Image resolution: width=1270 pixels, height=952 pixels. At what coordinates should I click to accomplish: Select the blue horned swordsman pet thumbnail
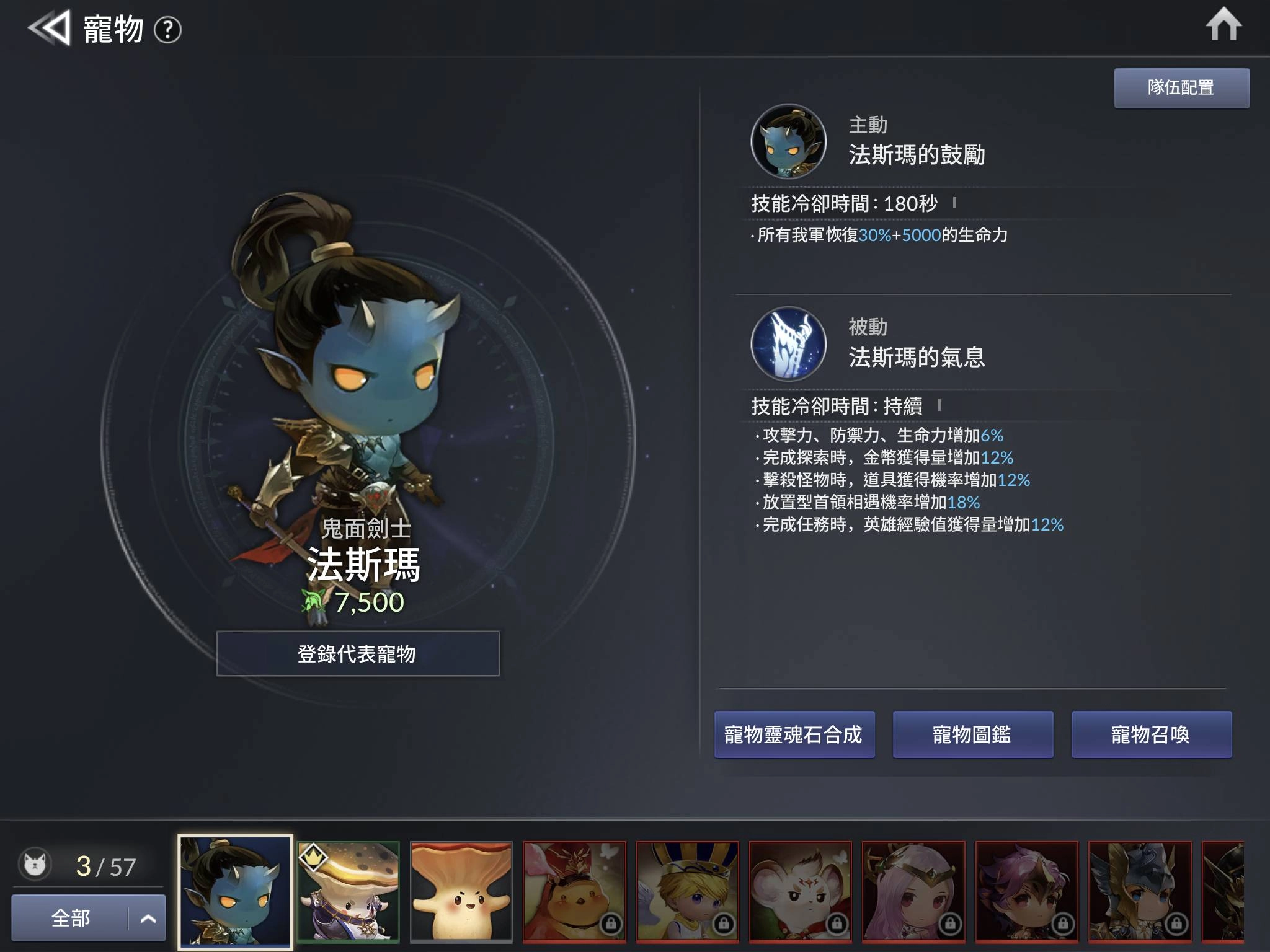pyautogui.click(x=235, y=891)
